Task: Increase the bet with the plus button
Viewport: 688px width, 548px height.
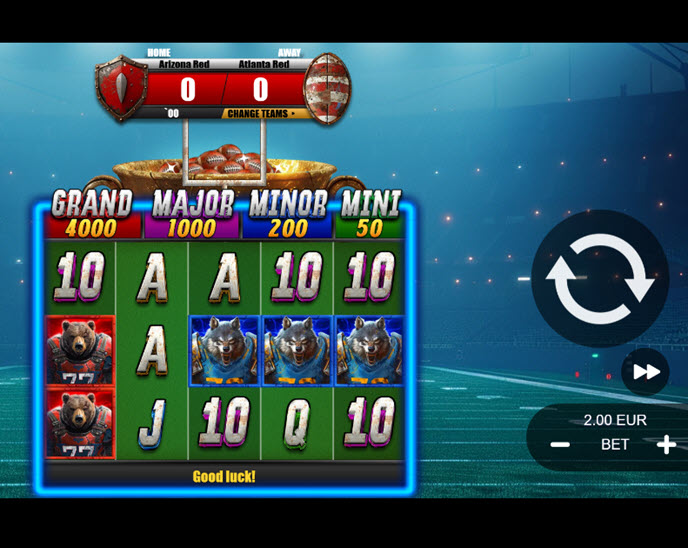Action: [x=666, y=445]
